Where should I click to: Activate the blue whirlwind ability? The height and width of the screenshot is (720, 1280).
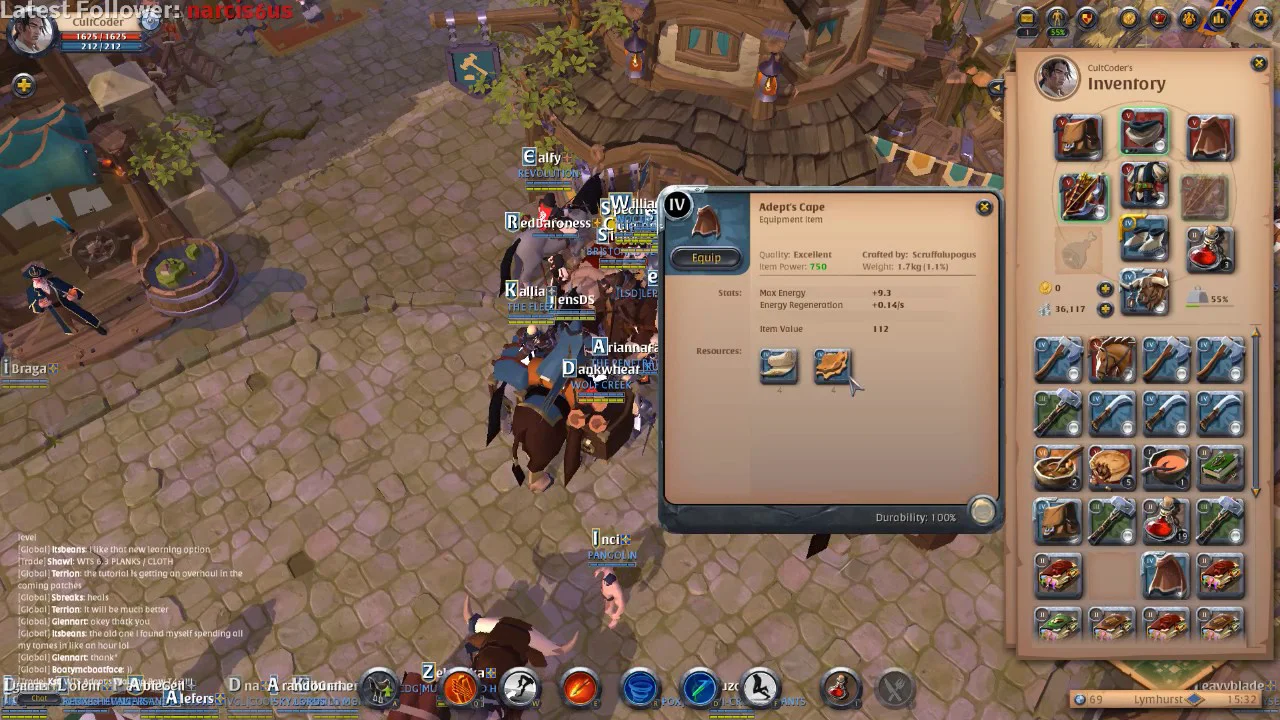pyautogui.click(x=640, y=688)
